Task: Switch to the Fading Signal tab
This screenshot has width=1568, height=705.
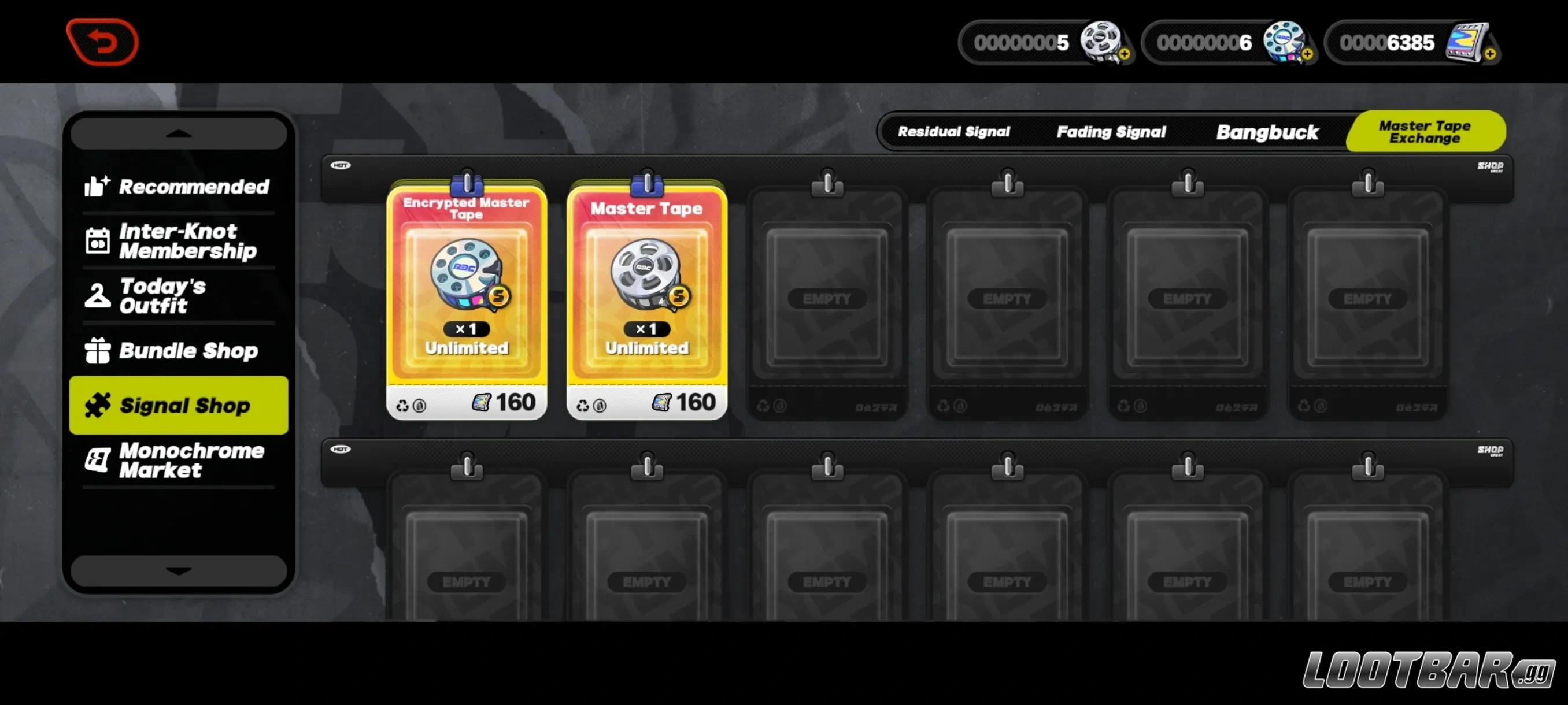Action: 1111,132
